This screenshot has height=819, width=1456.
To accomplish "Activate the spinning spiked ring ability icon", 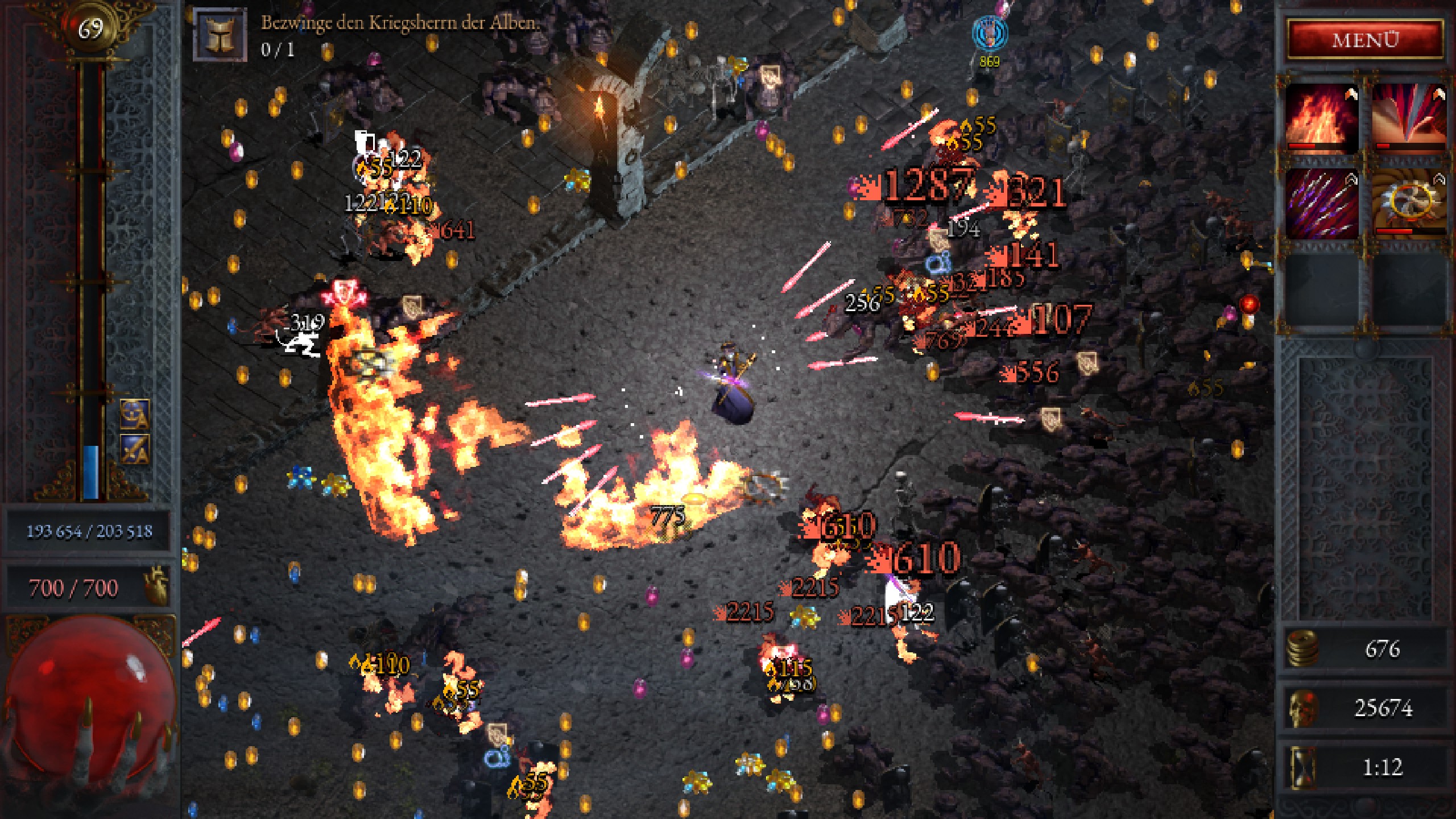I will (x=1409, y=203).
